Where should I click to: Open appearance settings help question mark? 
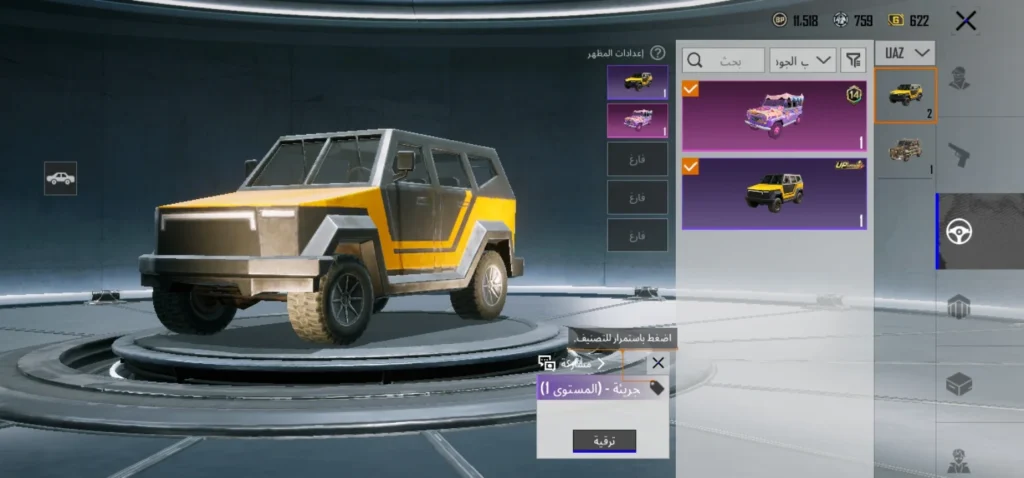pos(658,53)
